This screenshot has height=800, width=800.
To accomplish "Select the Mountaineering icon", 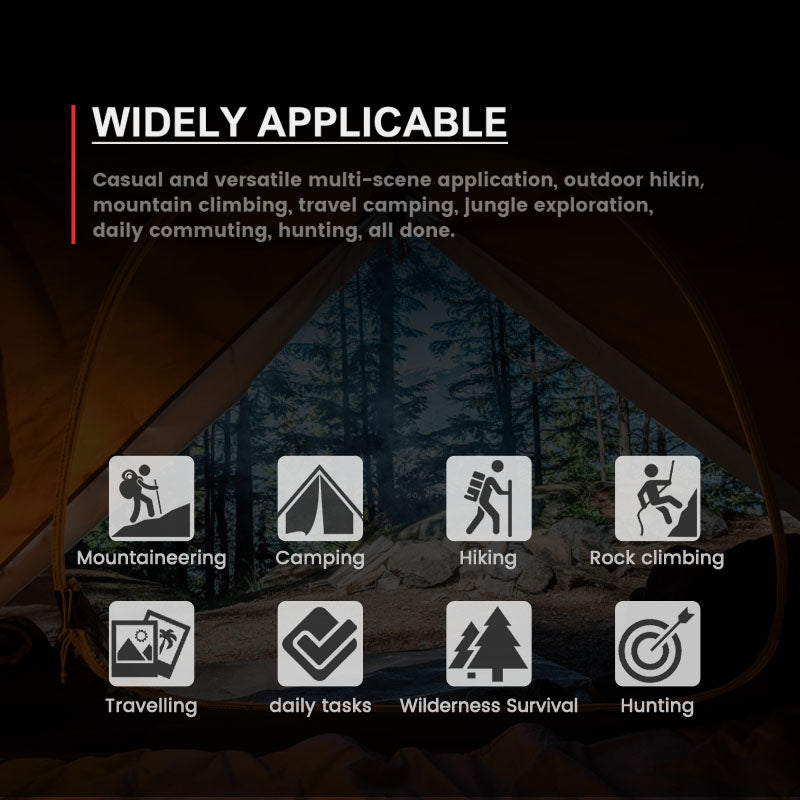I will point(151,498).
